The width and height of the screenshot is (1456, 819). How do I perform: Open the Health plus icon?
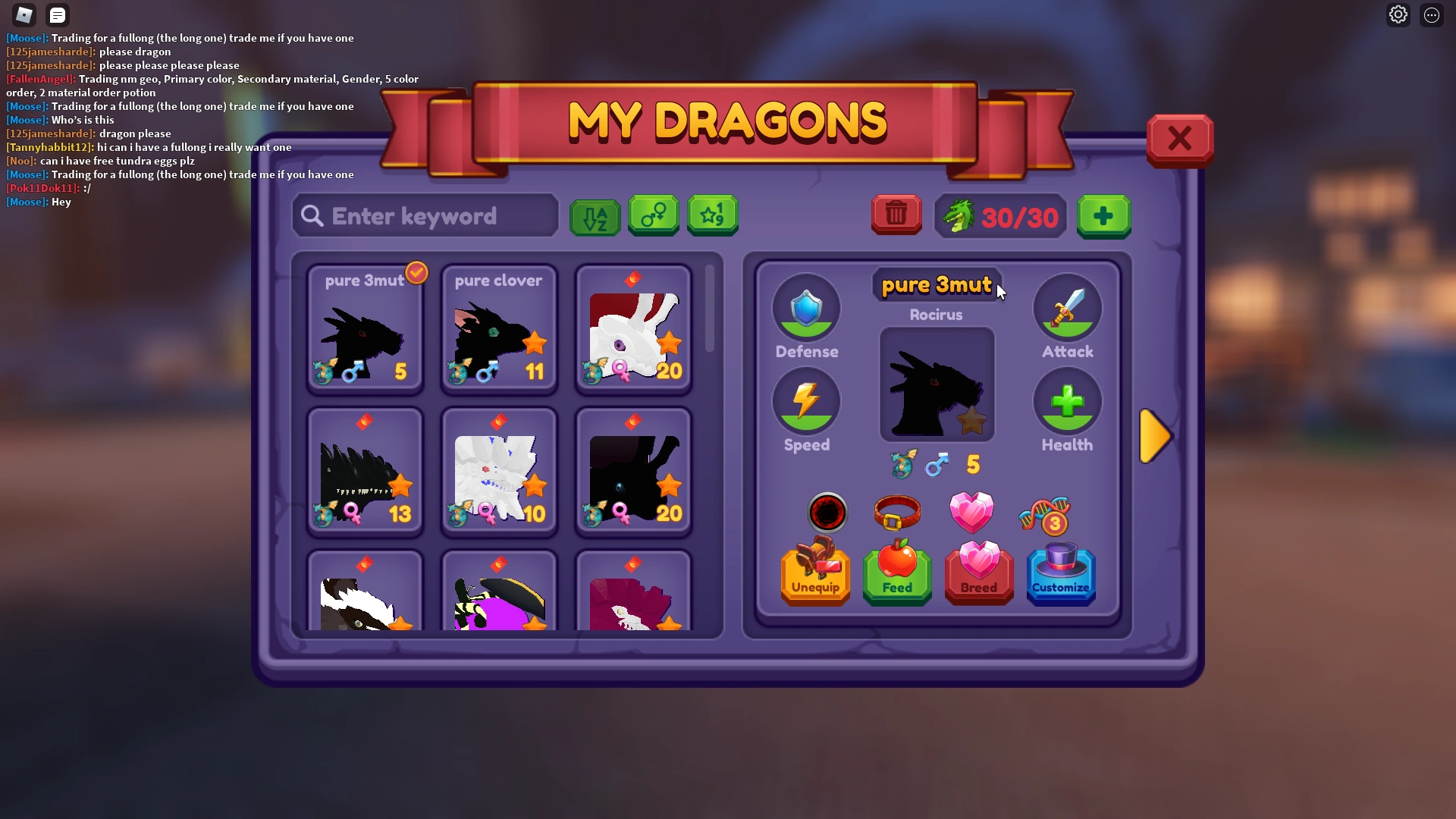[1067, 401]
